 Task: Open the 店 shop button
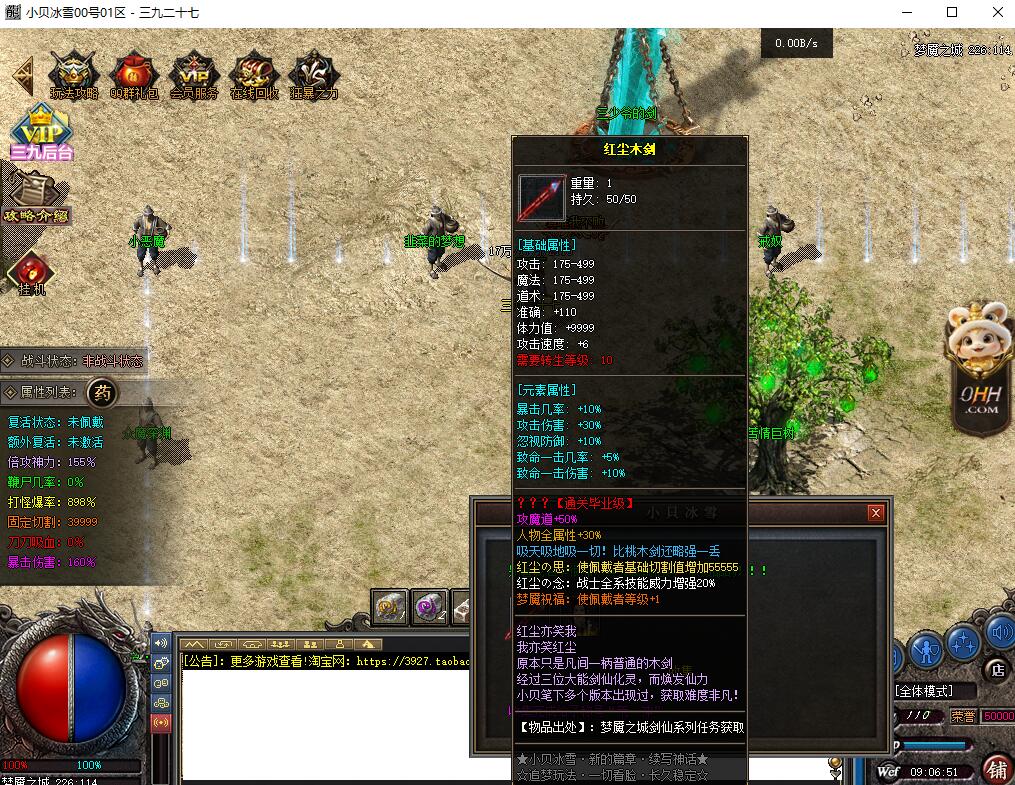pos(996,670)
